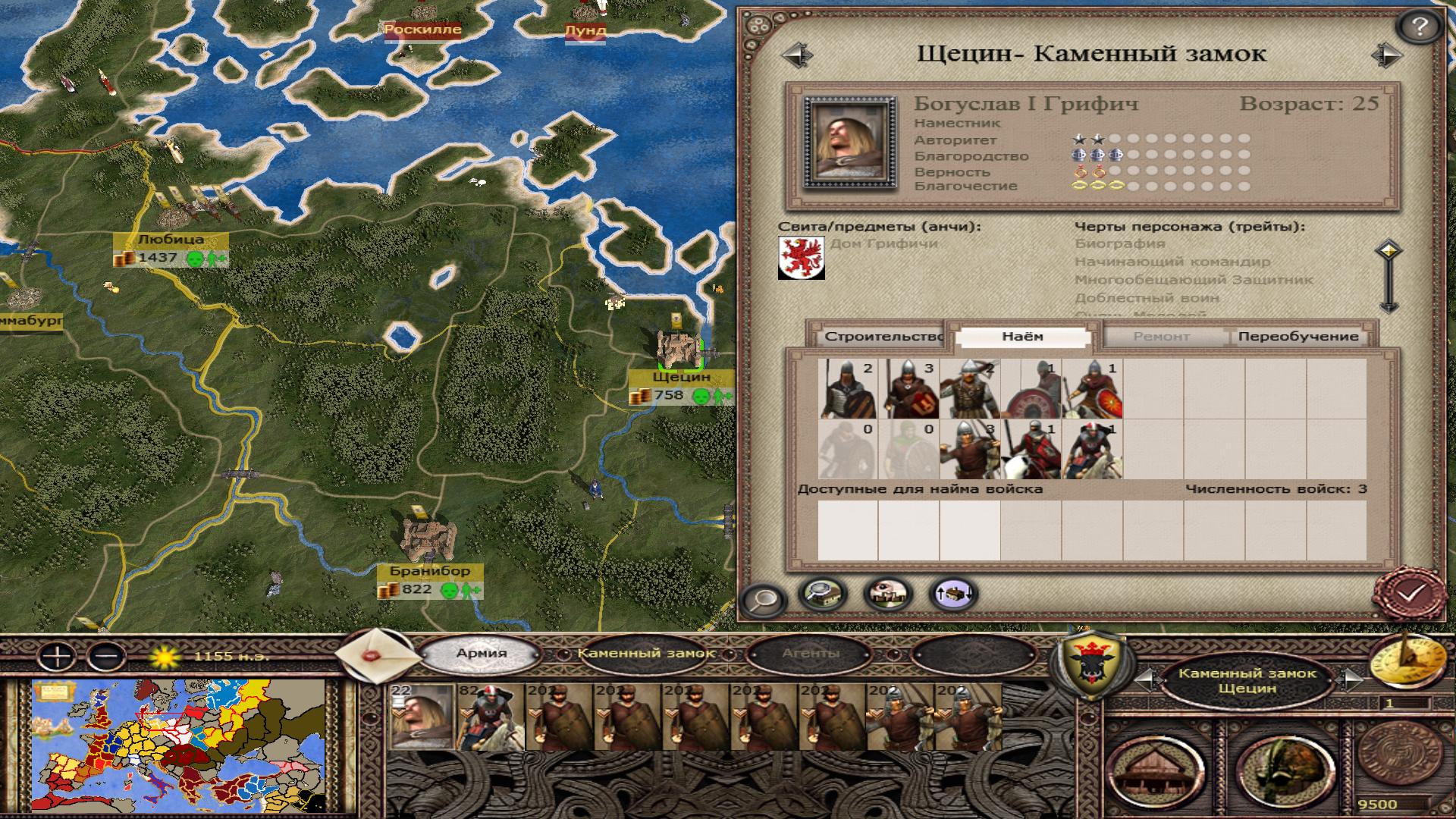Open the Переобучение tab
1456x819 pixels.
1298,337
